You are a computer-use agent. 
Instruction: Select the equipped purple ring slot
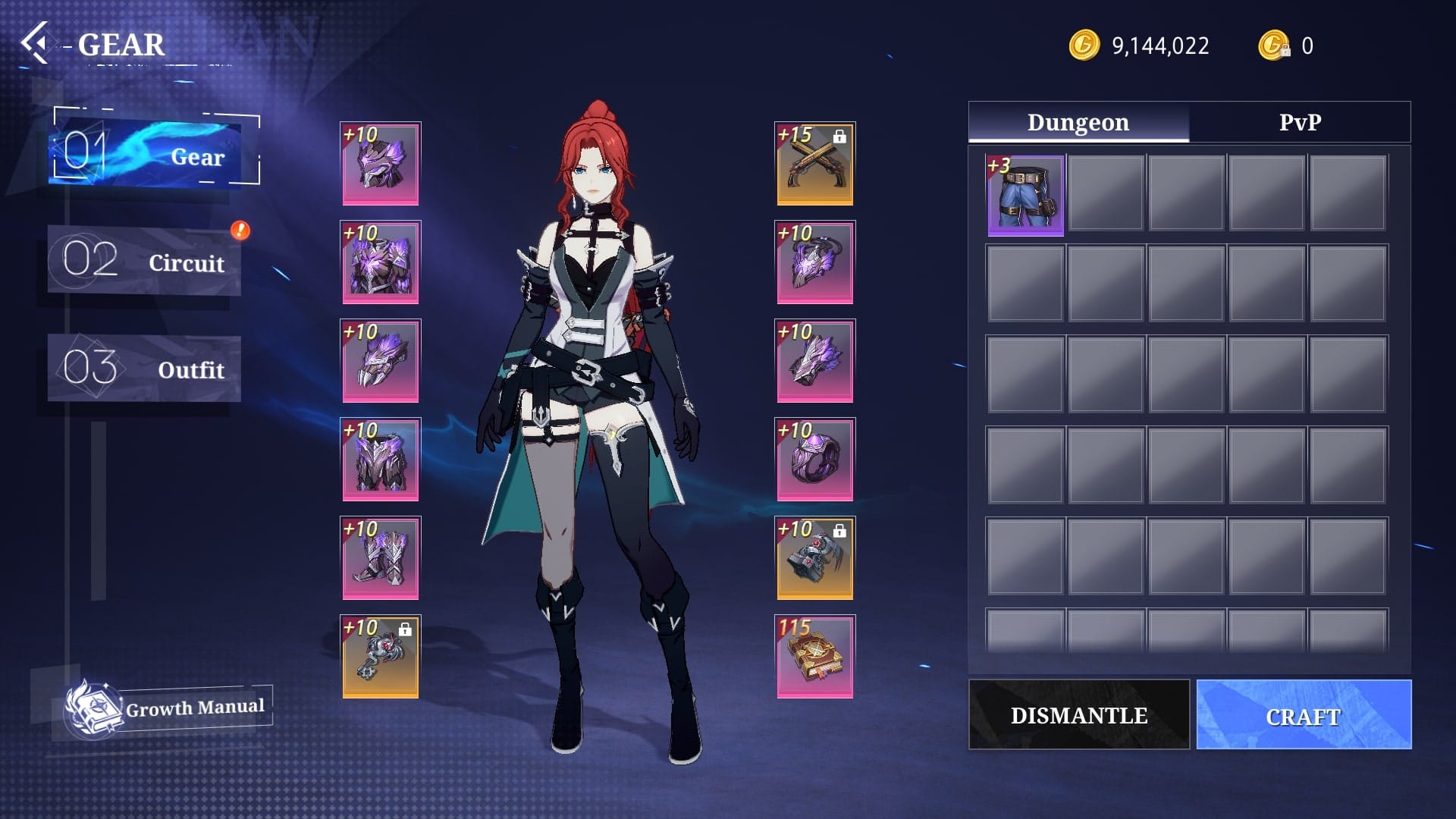814,460
